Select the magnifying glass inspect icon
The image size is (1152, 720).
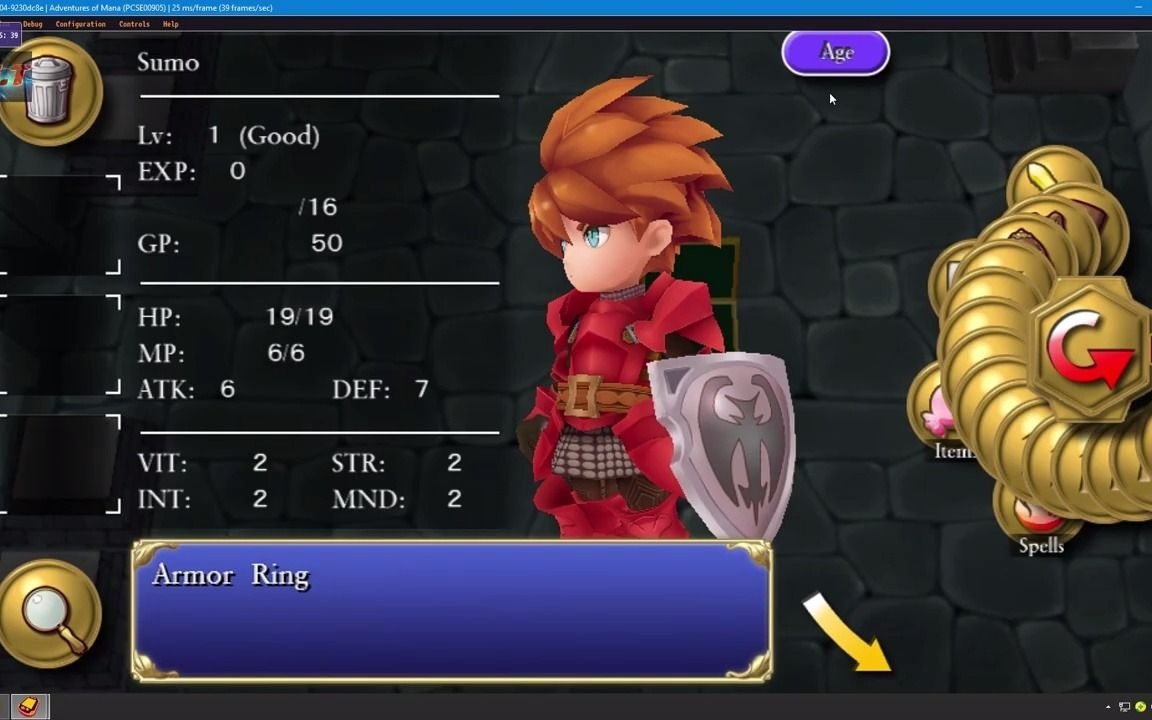[50, 612]
